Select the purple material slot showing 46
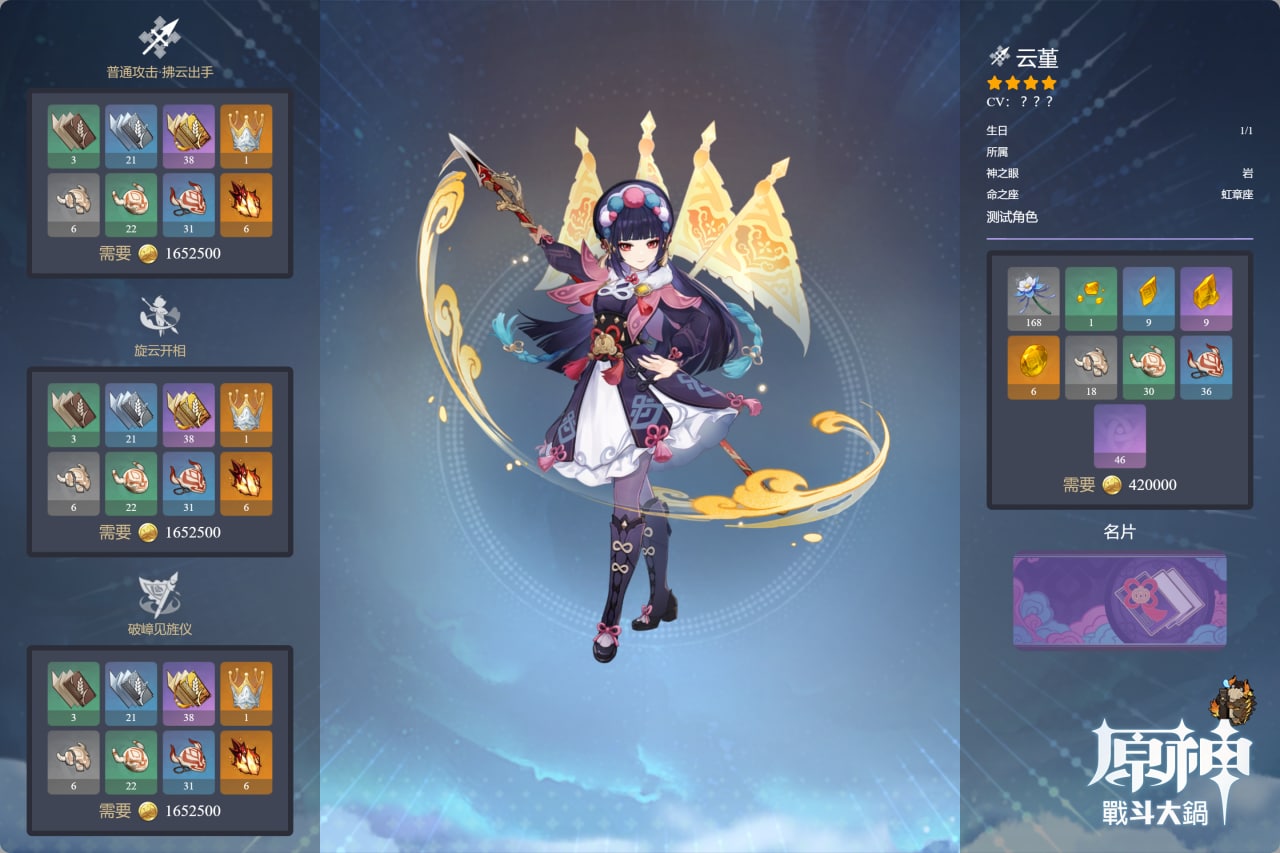Screen dimensions: 1280x853 [1120, 435]
